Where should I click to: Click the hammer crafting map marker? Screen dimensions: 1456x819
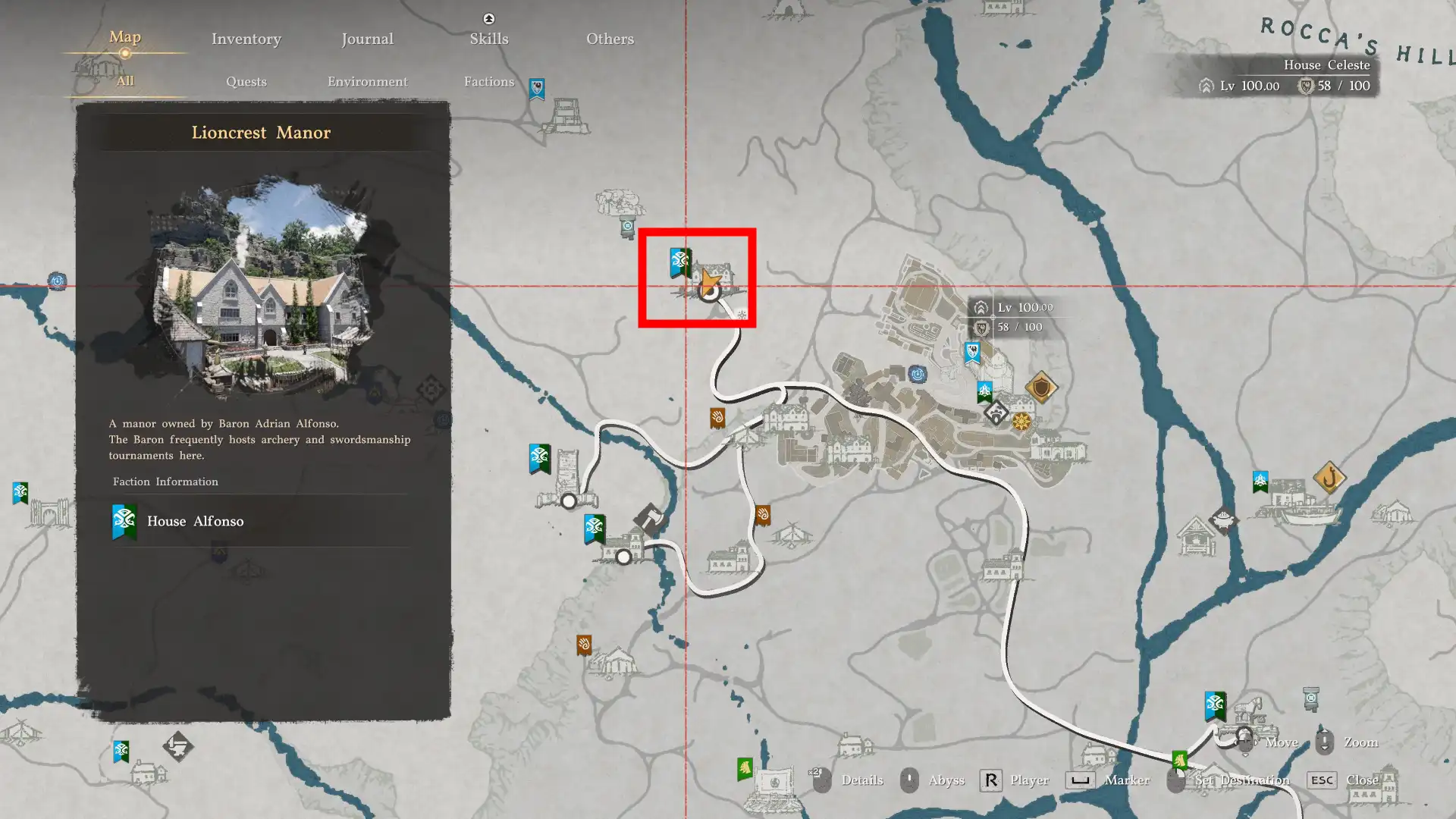(x=649, y=518)
